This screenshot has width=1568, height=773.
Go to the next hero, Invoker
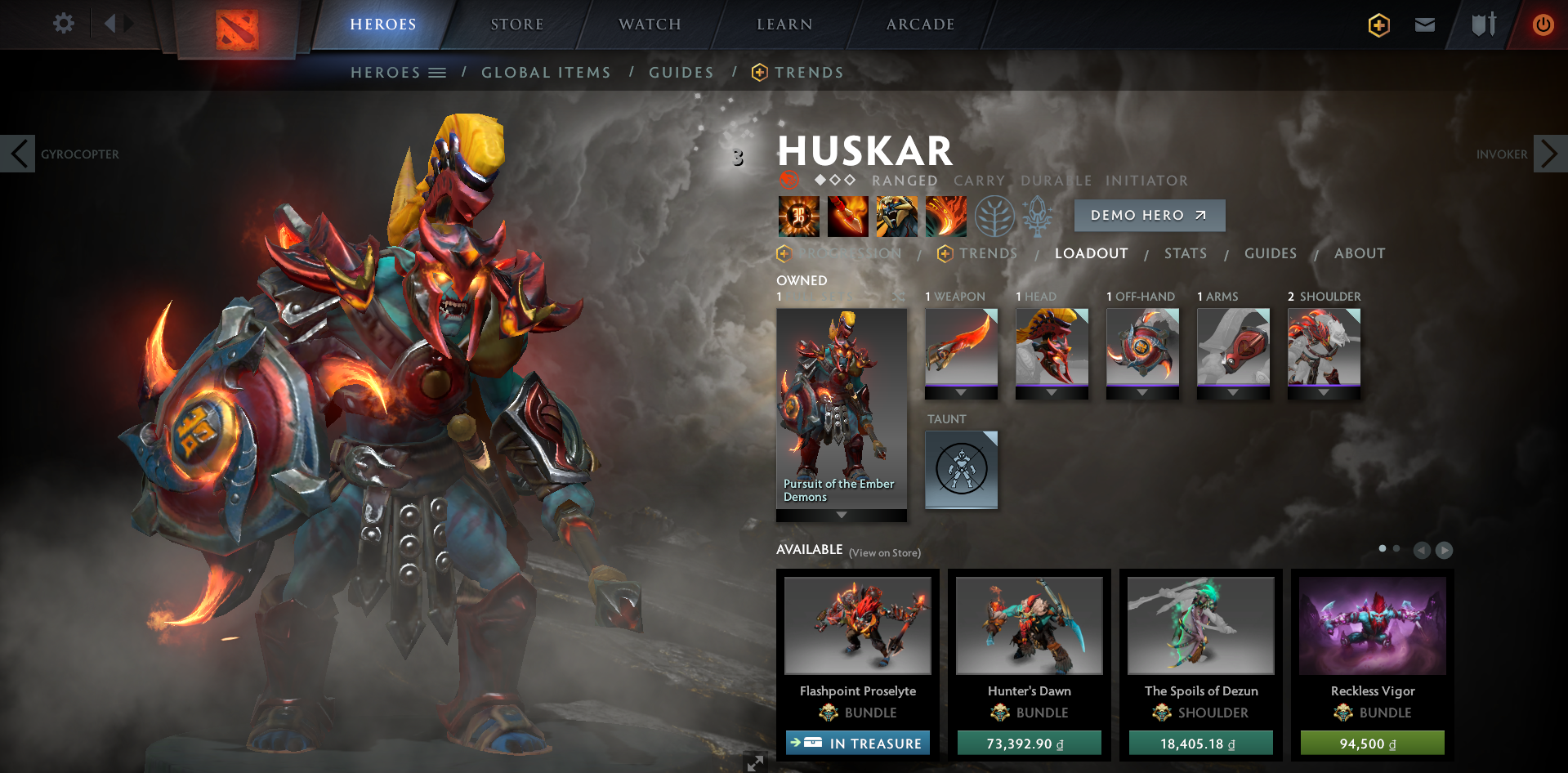(1549, 154)
